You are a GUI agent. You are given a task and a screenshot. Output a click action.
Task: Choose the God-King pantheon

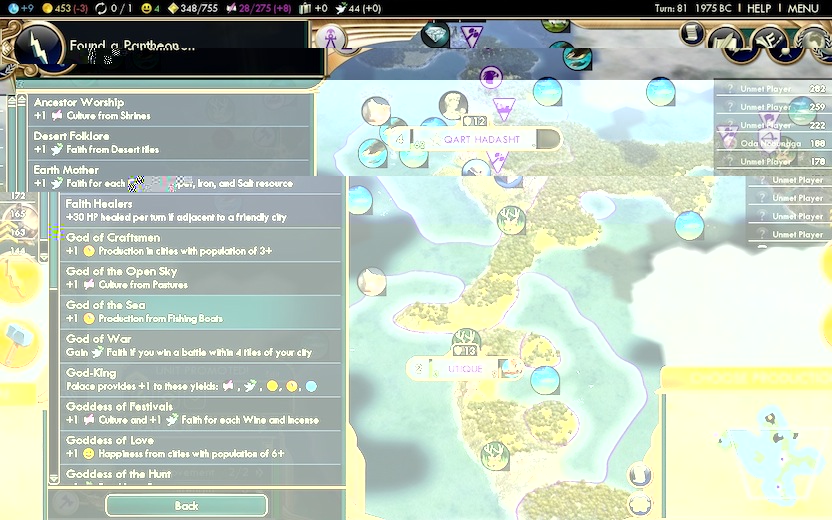(x=200, y=380)
